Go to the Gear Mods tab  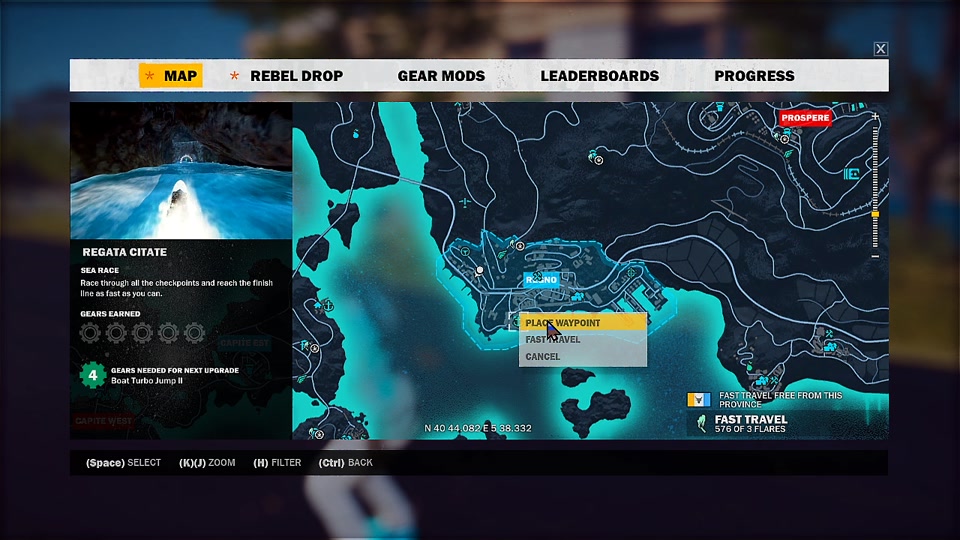tap(441, 76)
